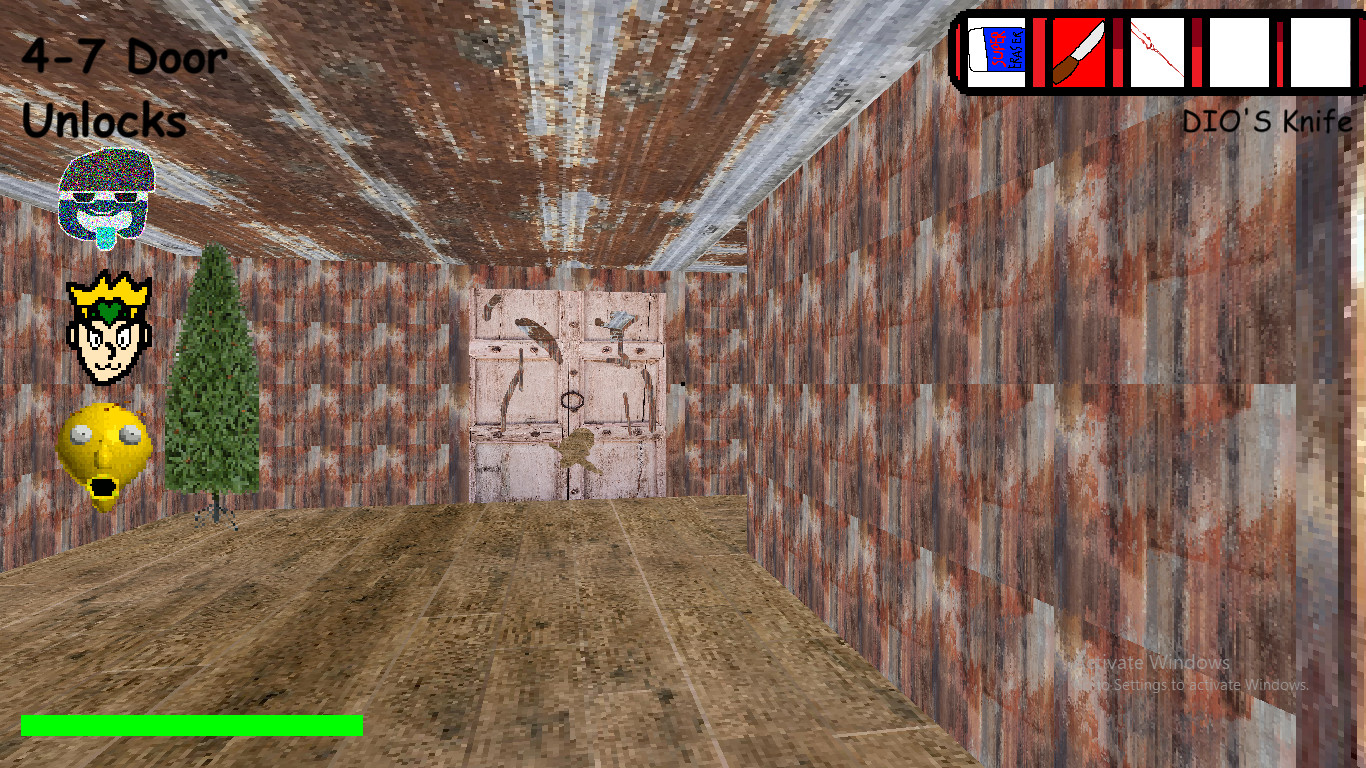Image resolution: width=1366 pixels, height=768 pixels.
Task: Click the Go to Settings activation text
Action: point(1190,686)
